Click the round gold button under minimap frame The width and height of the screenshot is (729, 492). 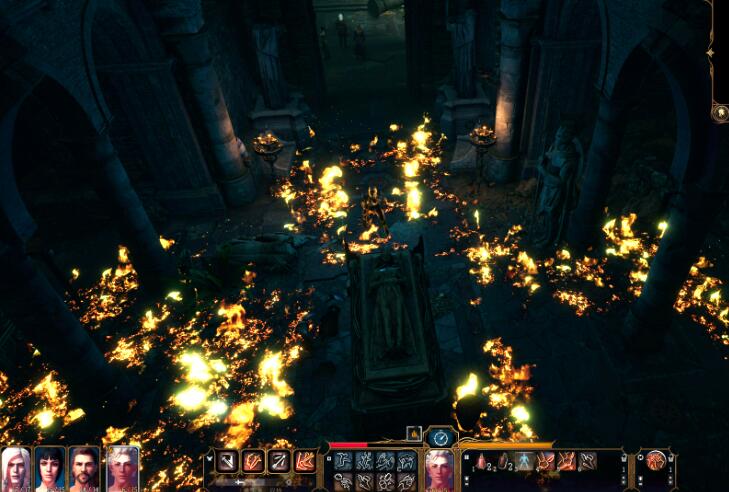click(x=719, y=113)
